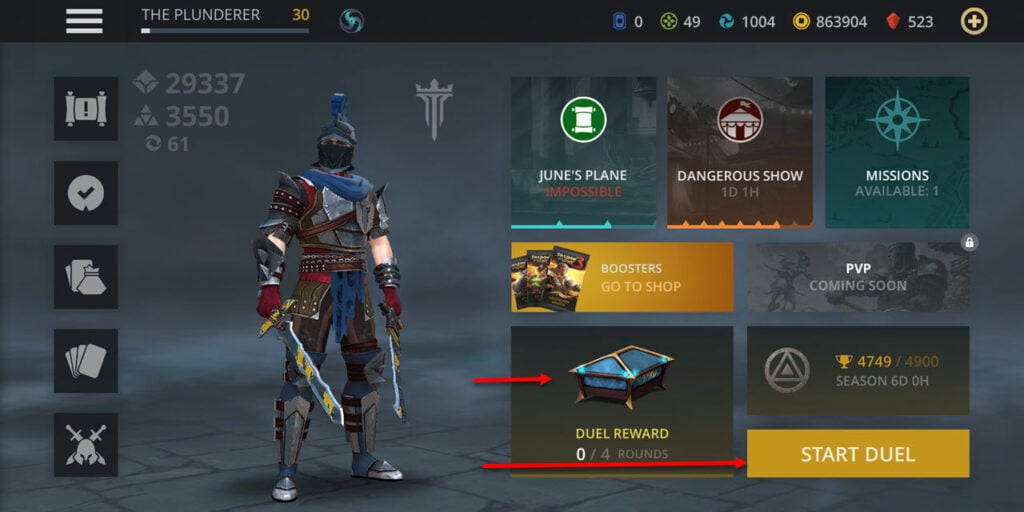Screen dimensions: 1024x512
Task: Click the faction crest emblem above character
Action: [x=434, y=109]
